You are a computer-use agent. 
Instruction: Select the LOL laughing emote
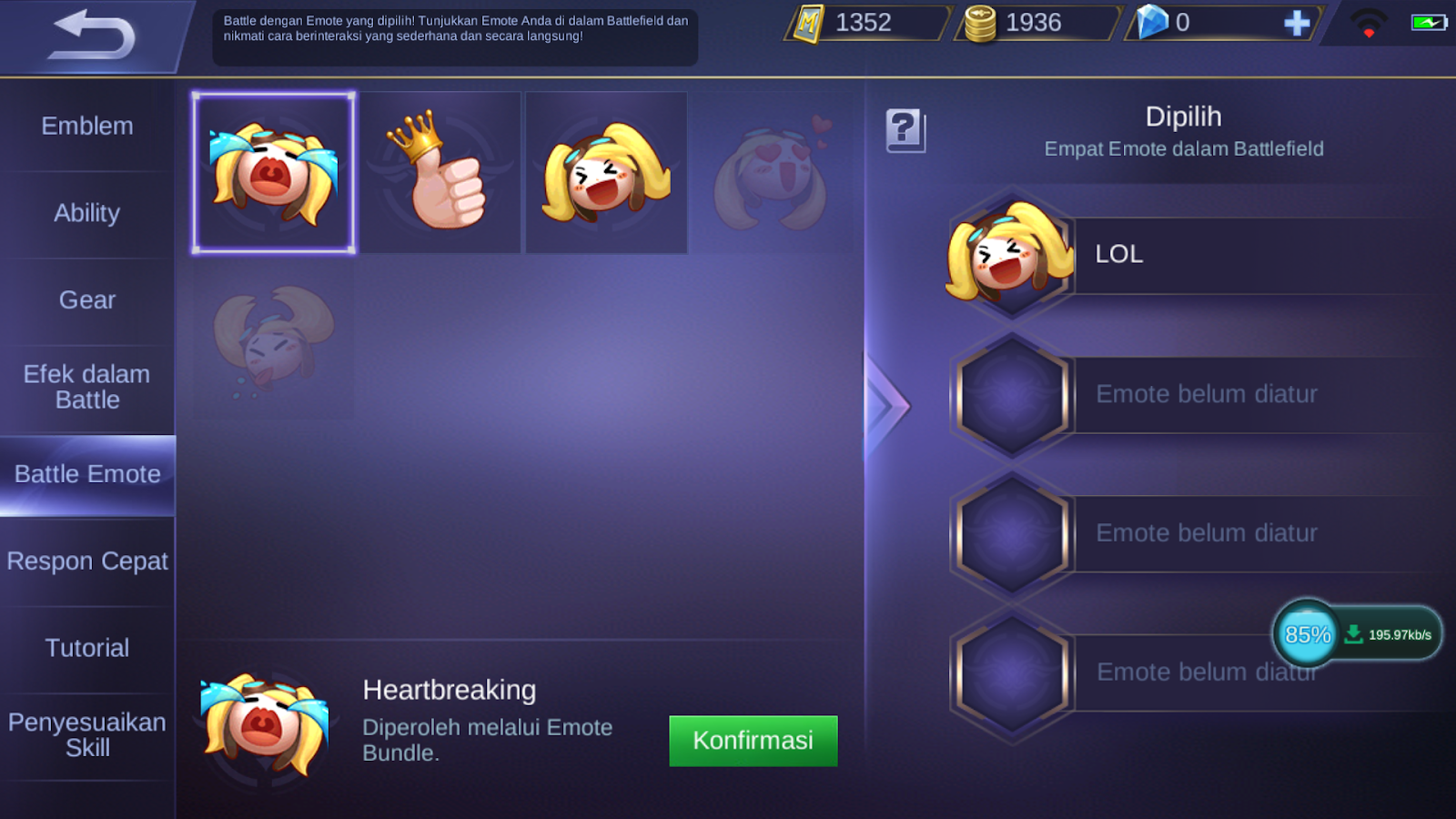(605, 171)
